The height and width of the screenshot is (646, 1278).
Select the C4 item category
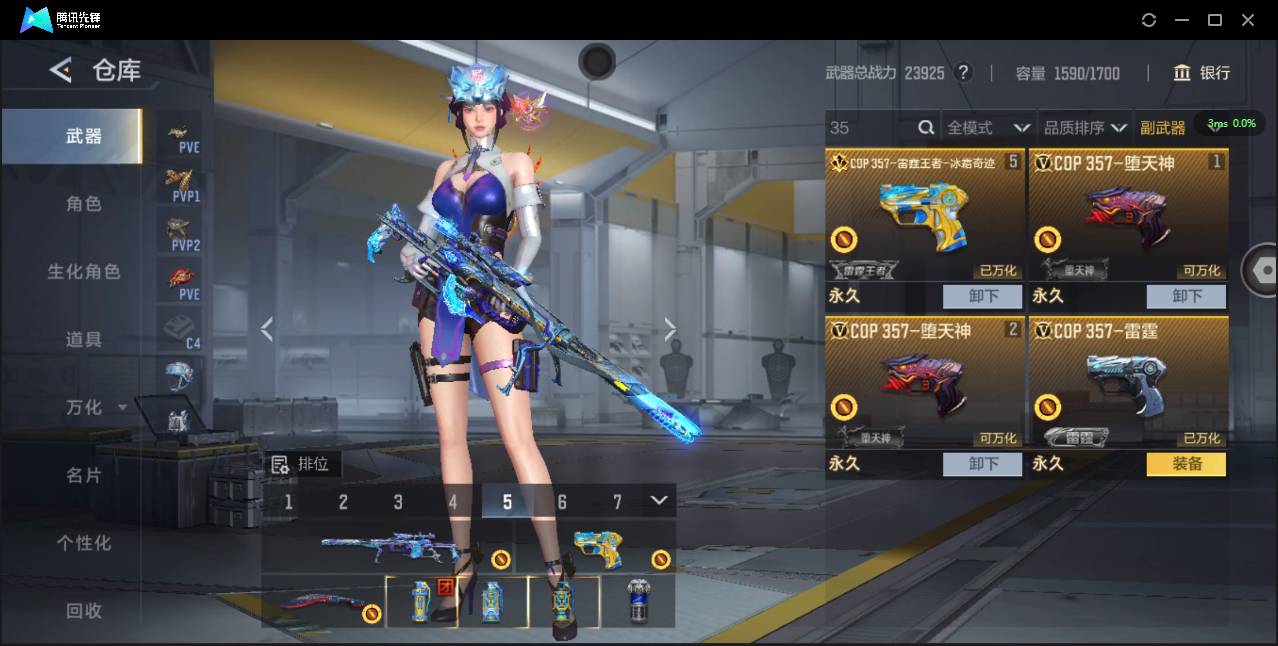[x=182, y=330]
